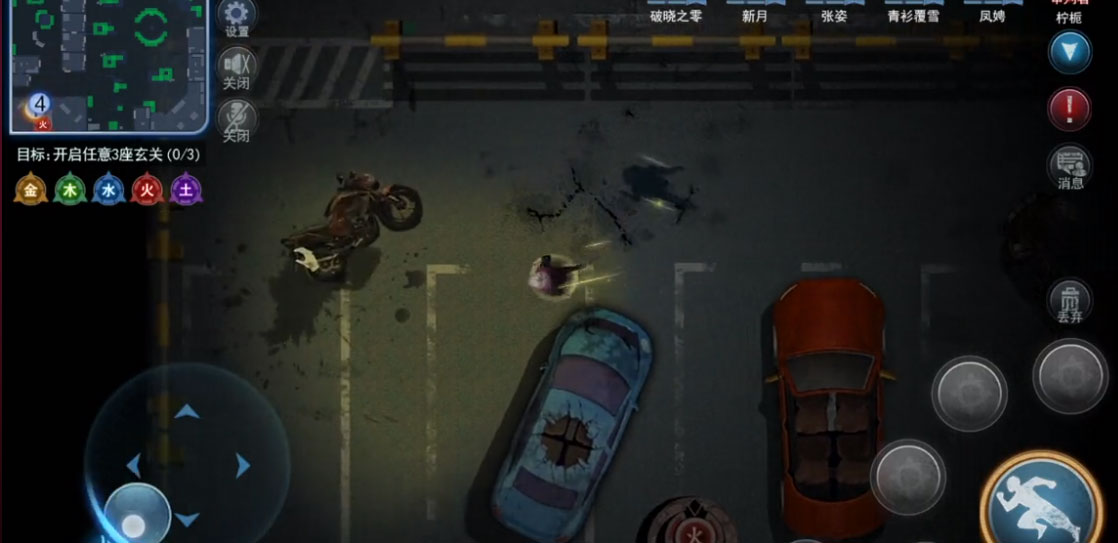
Task: Select the purple 土 element icon
Action: coord(187,189)
